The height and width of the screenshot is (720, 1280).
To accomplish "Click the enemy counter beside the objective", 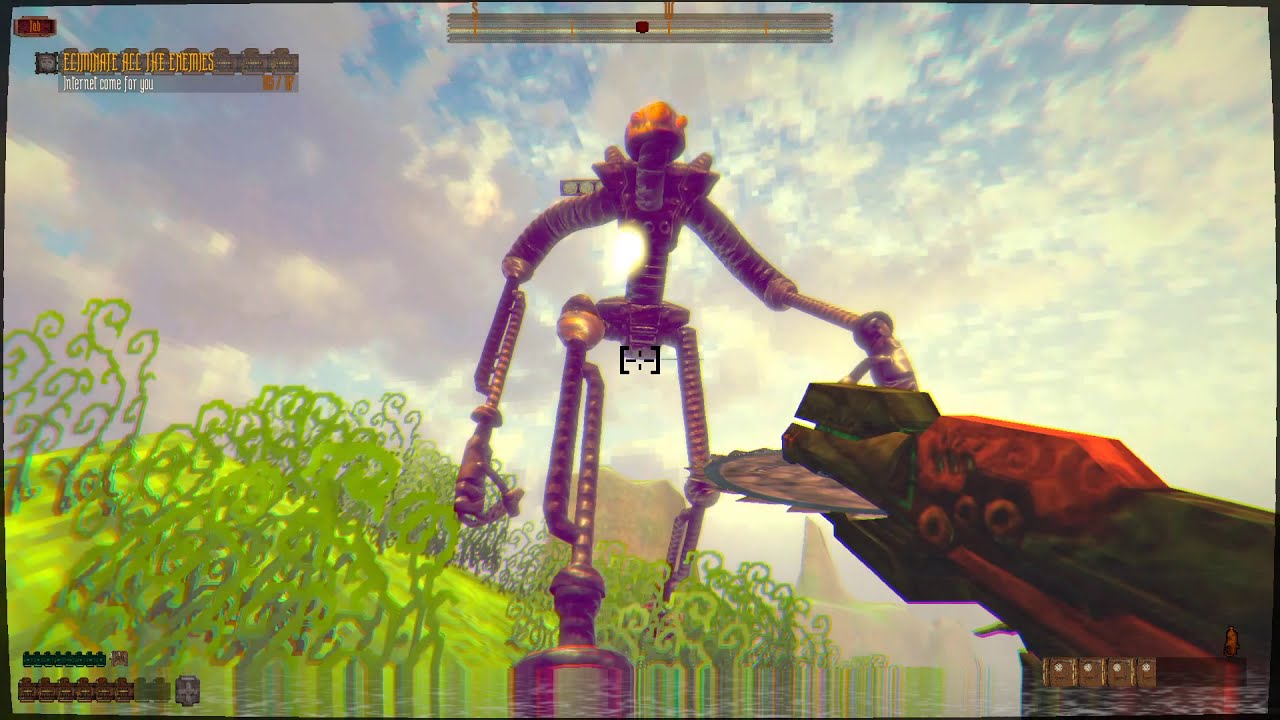I will 278,81.
